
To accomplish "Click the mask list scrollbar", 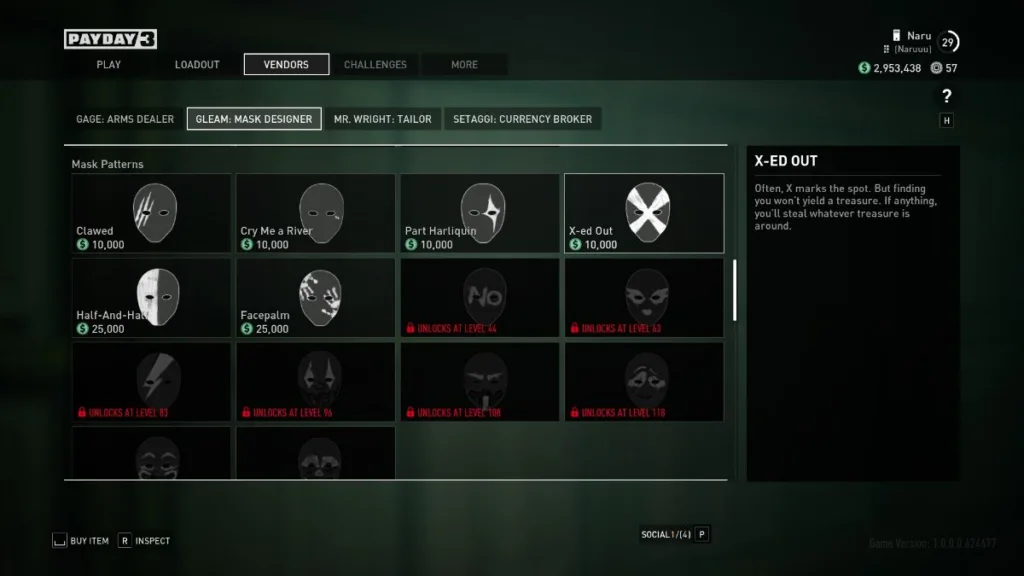I will click(735, 290).
